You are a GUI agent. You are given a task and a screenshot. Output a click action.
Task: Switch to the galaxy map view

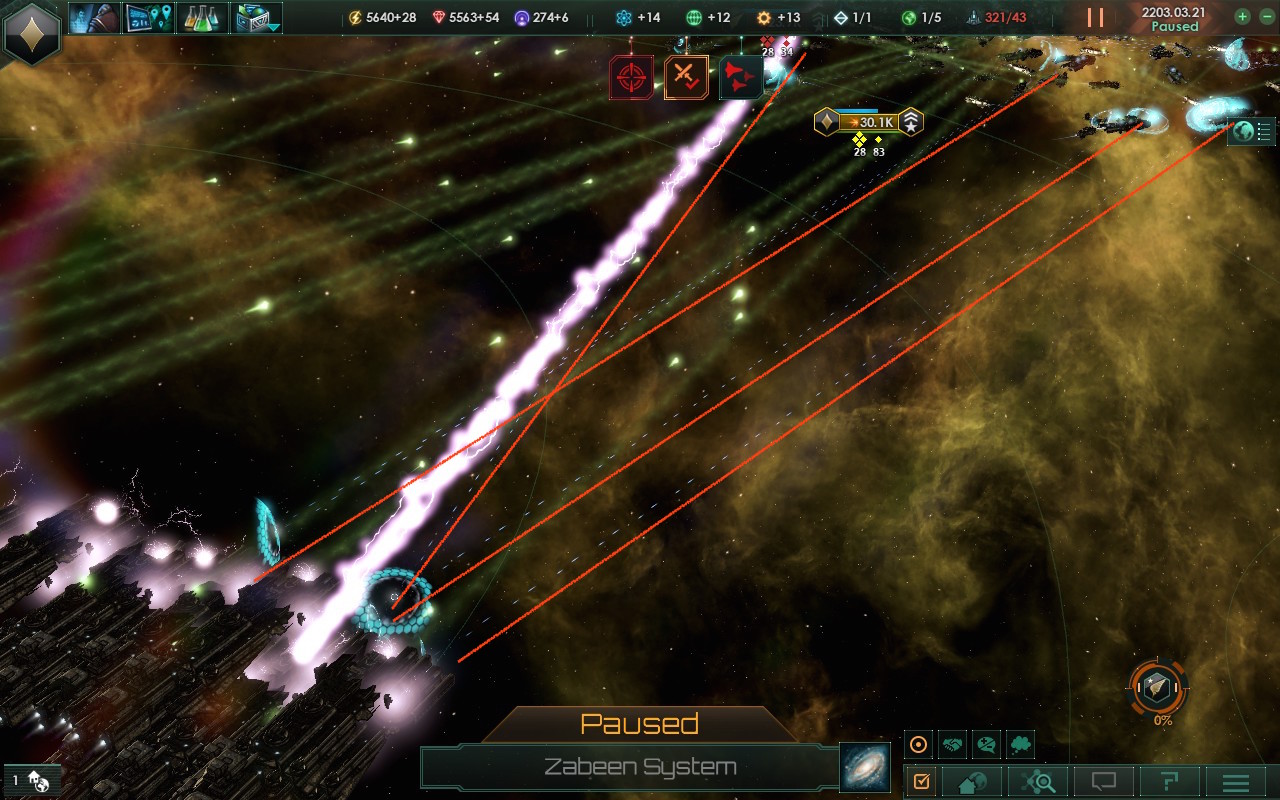(864, 767)
